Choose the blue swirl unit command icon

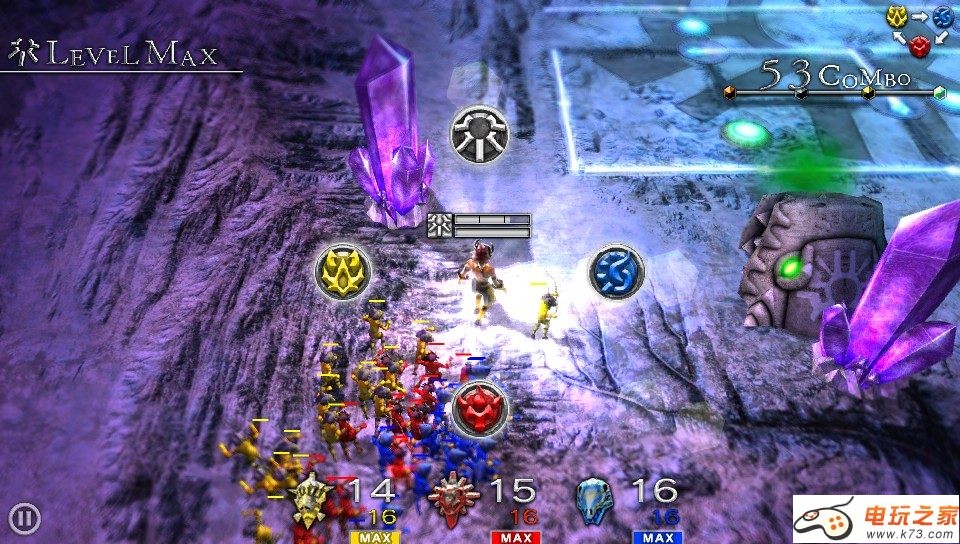pyautogui.click(x=615, y=271)
